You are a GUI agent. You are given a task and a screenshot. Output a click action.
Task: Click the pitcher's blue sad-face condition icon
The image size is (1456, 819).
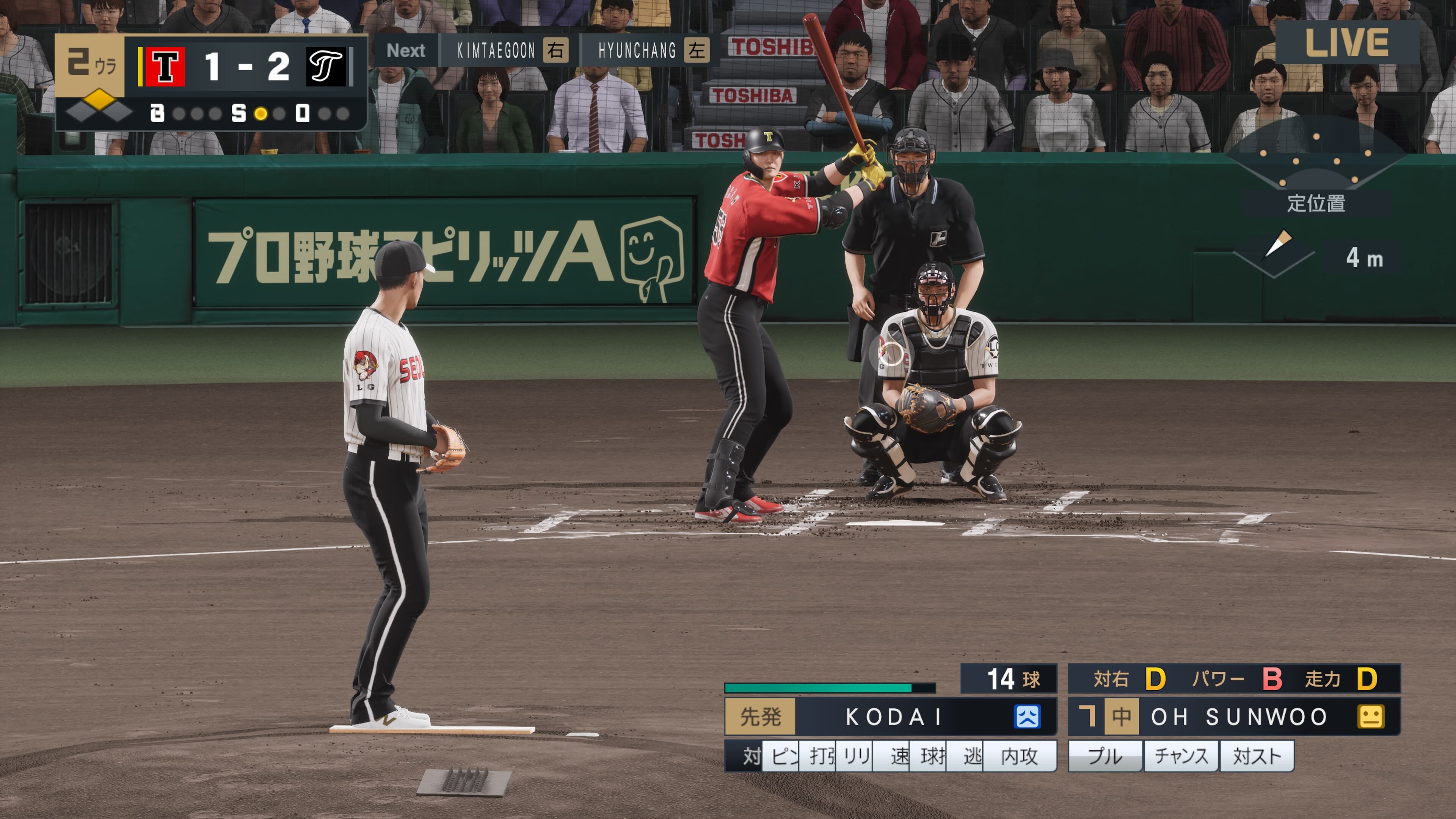point(1026,717)
